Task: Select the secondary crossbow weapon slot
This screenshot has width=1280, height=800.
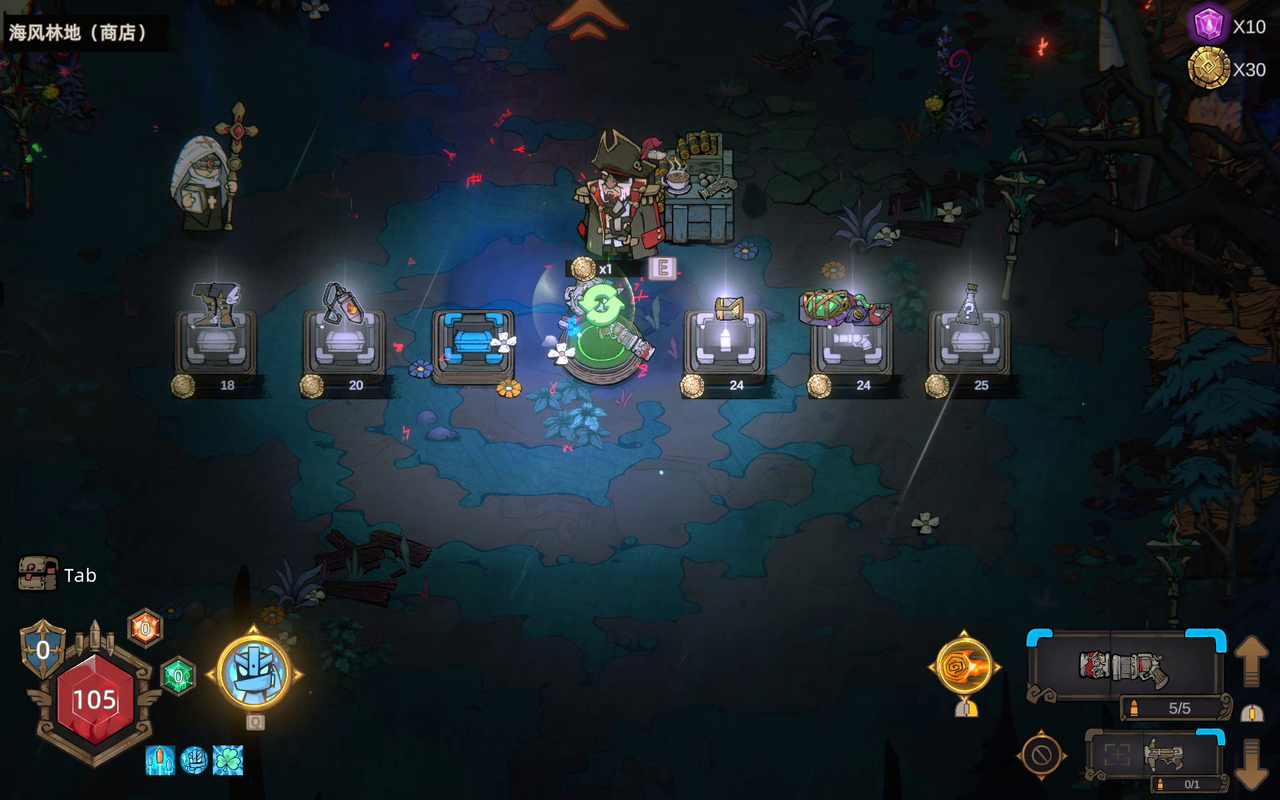Action: click(x=1155, y=755)
